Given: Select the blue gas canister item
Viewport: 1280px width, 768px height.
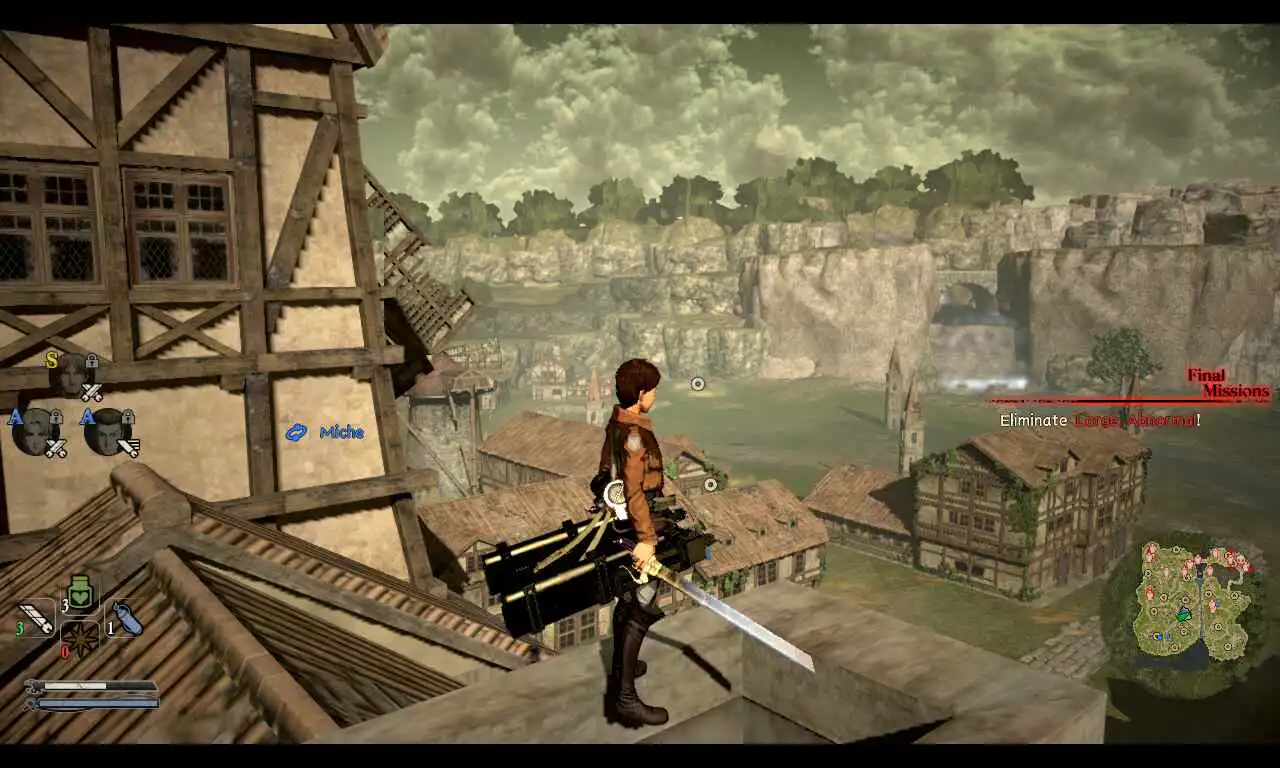Looking at the screenshot, I should (x=125, y=617).
